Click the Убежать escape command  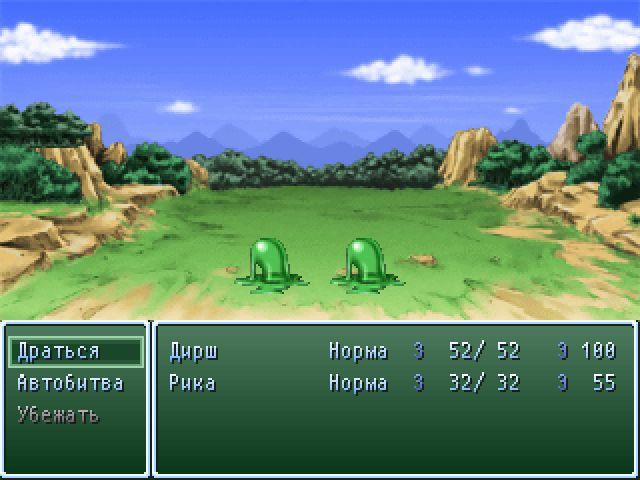pos(58,415)
